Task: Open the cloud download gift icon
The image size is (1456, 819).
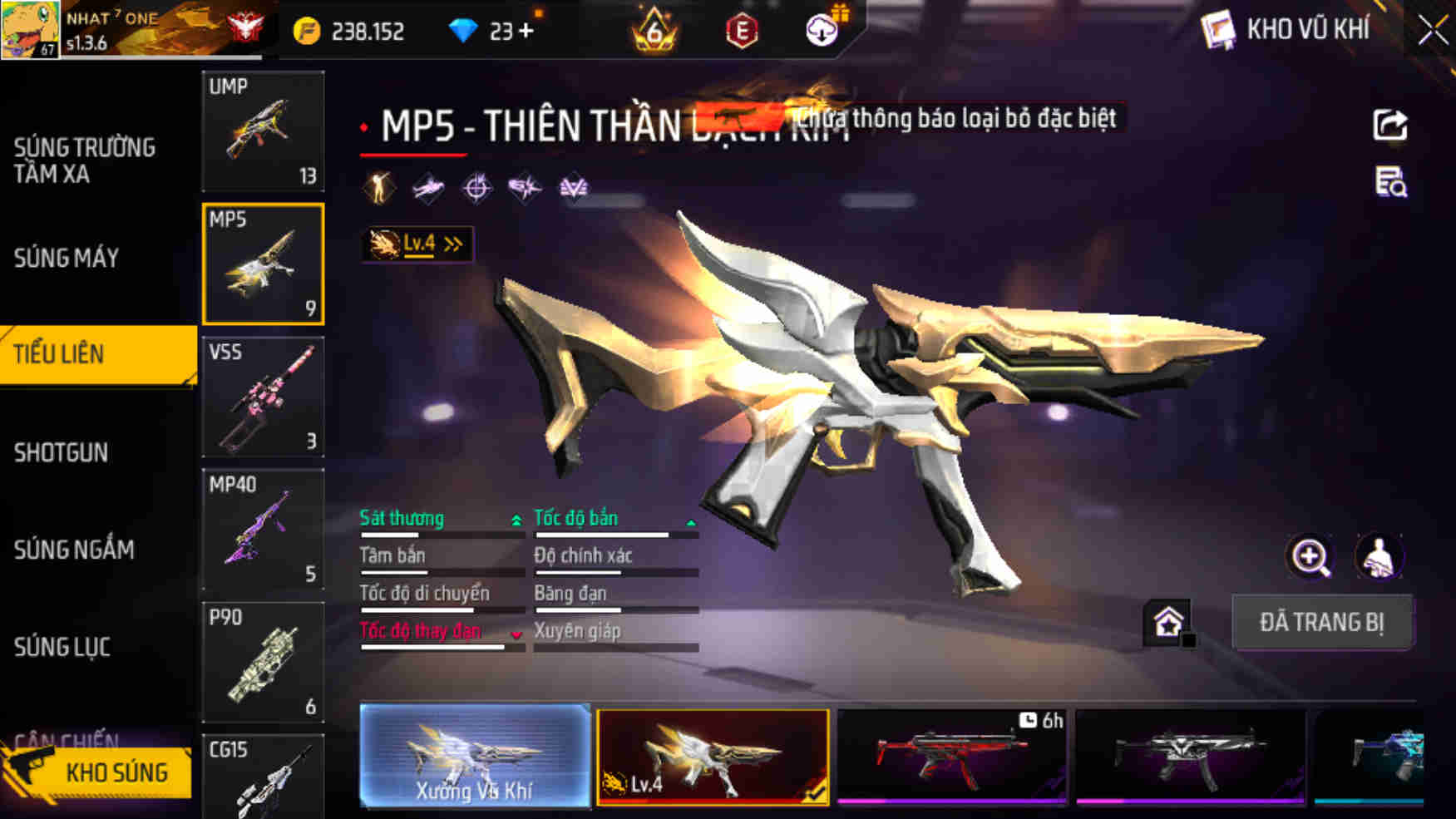Action: click(x=820, y=32)
